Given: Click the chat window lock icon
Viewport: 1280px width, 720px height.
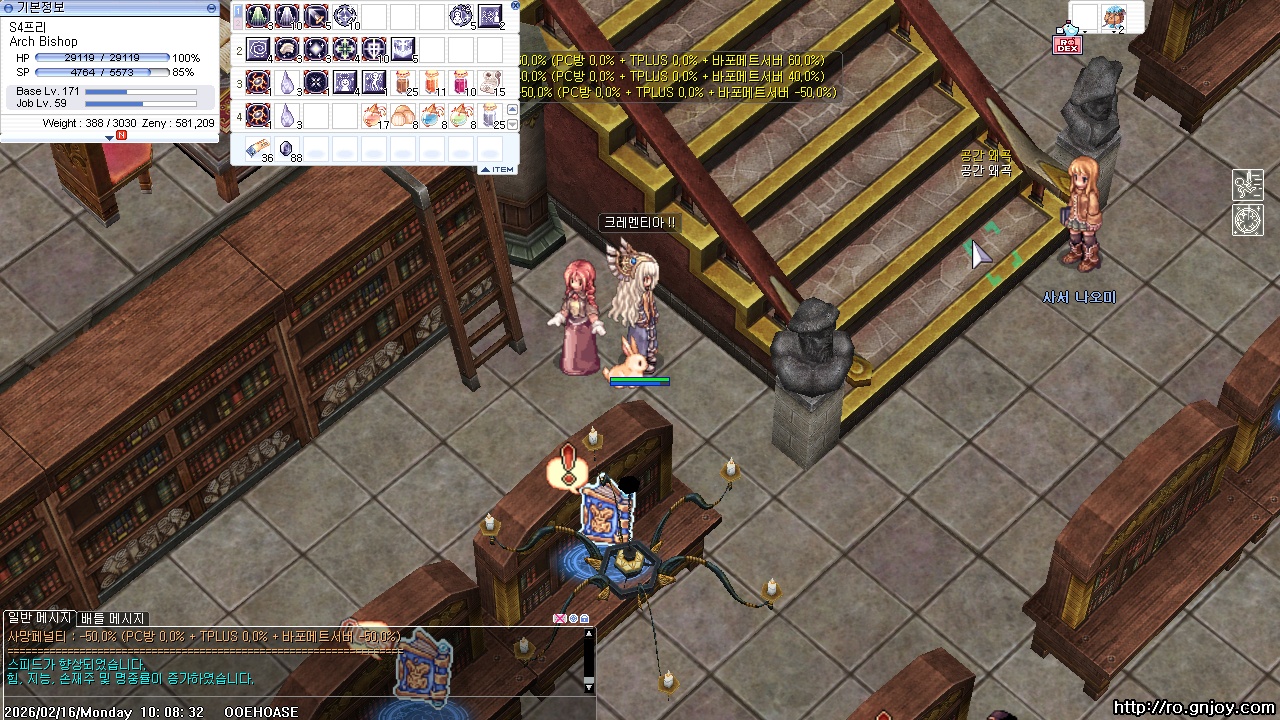Looking at the screenshot, I should tap(585, 619).
